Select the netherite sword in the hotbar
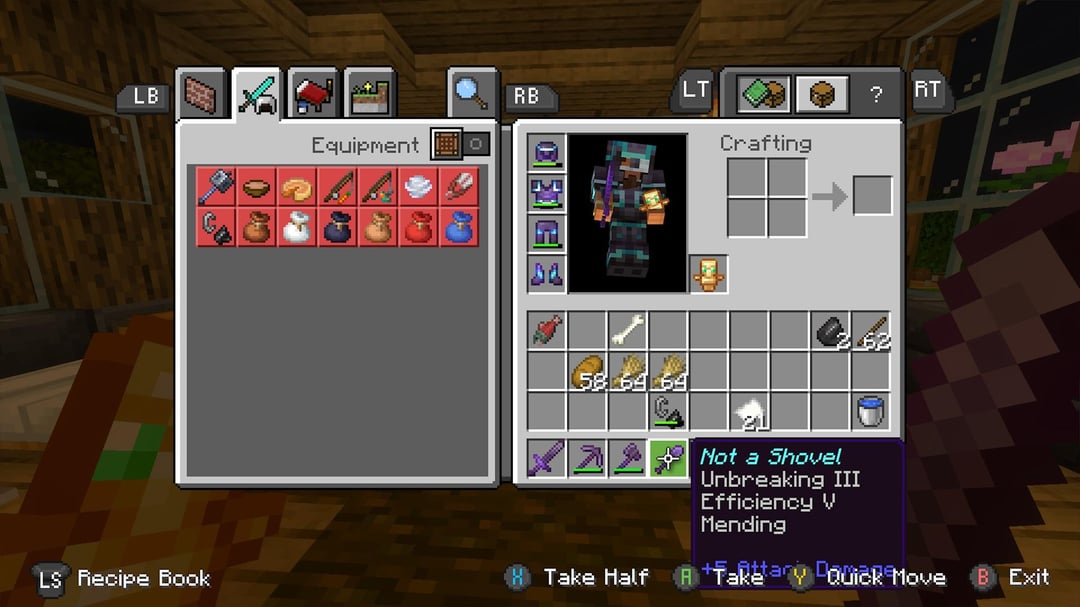 [x=547, y=459]
